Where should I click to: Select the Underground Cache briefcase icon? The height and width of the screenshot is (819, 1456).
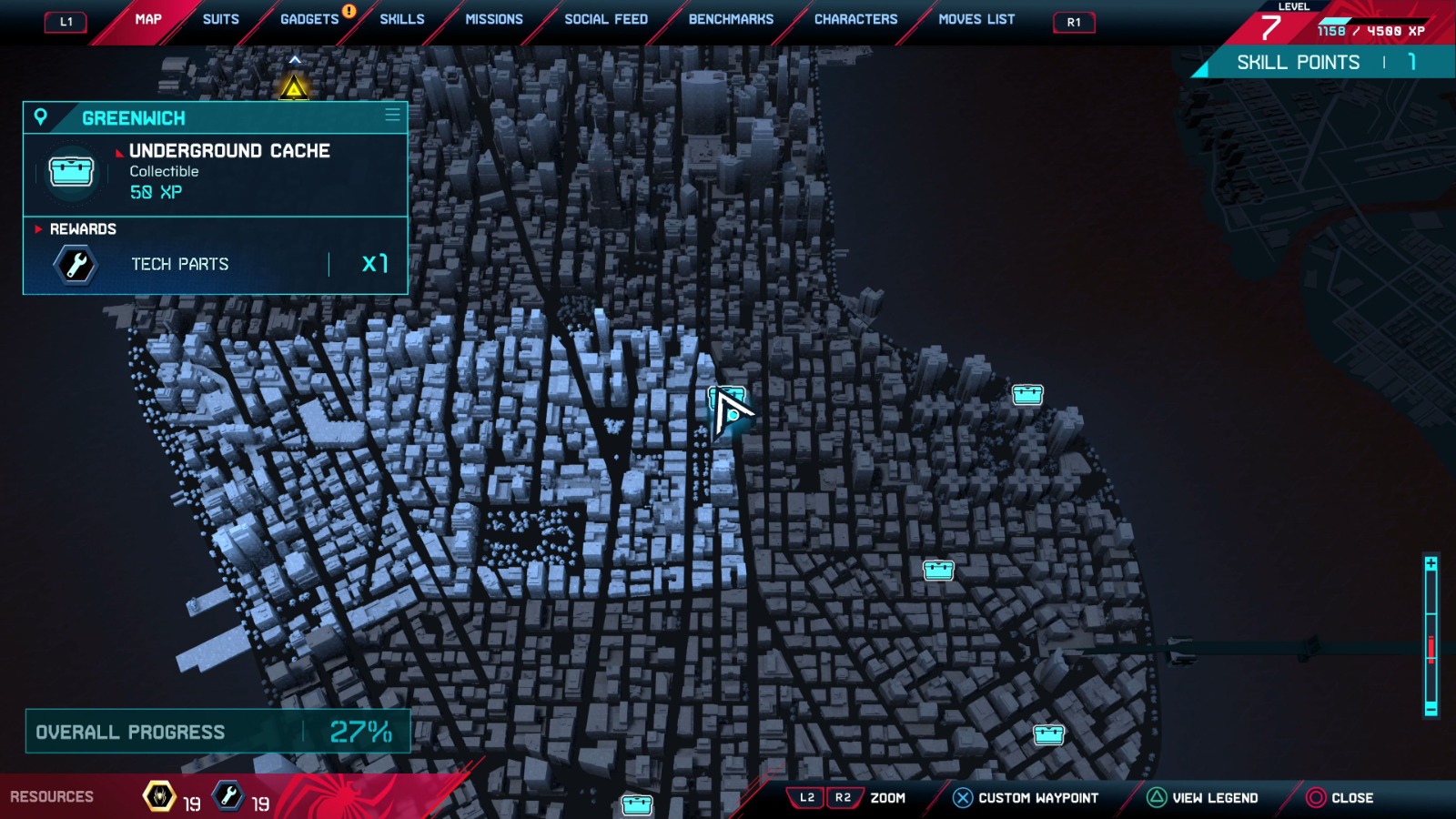(x=70, y=172)
